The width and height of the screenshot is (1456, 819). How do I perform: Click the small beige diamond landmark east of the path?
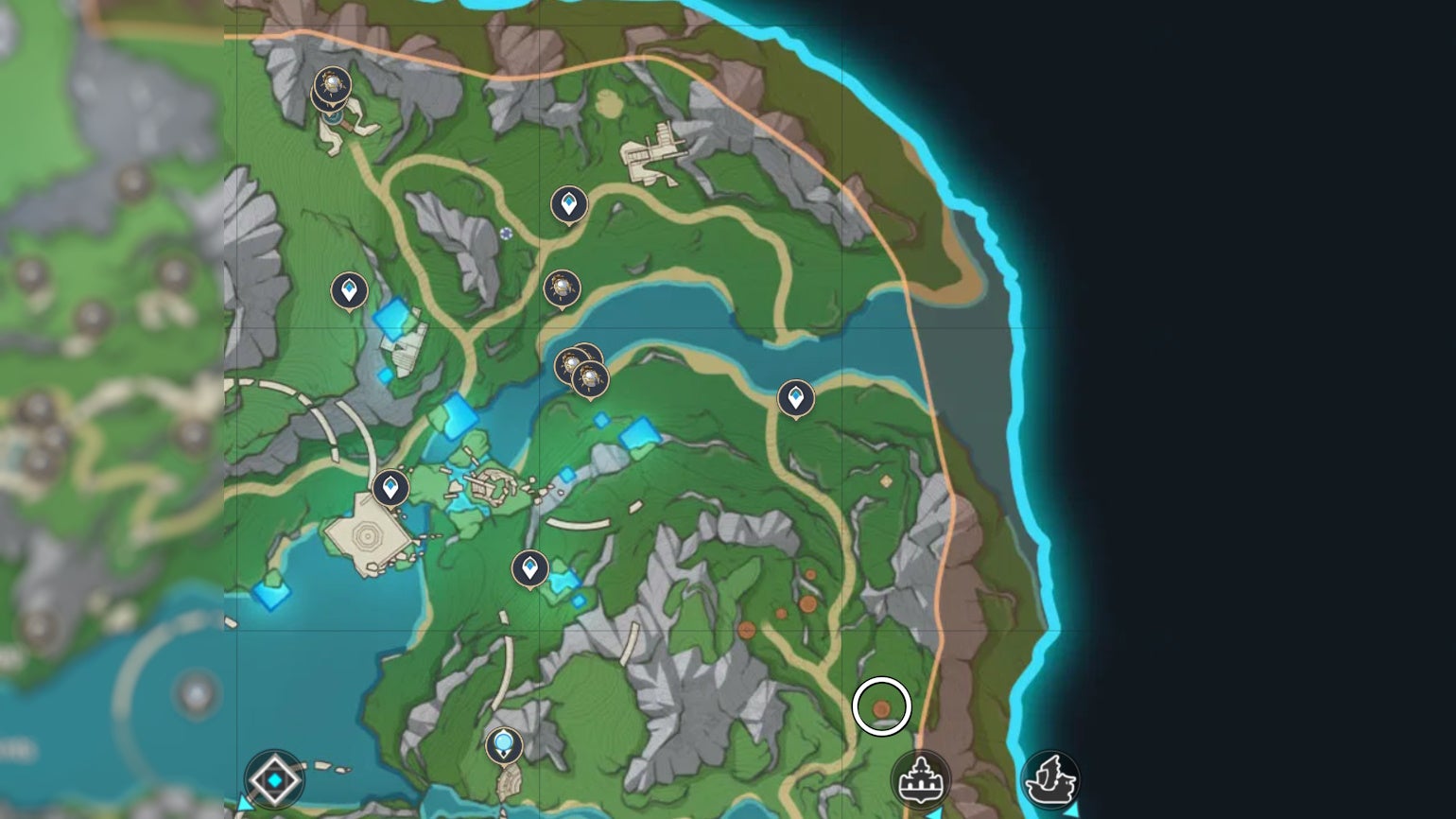884,482
